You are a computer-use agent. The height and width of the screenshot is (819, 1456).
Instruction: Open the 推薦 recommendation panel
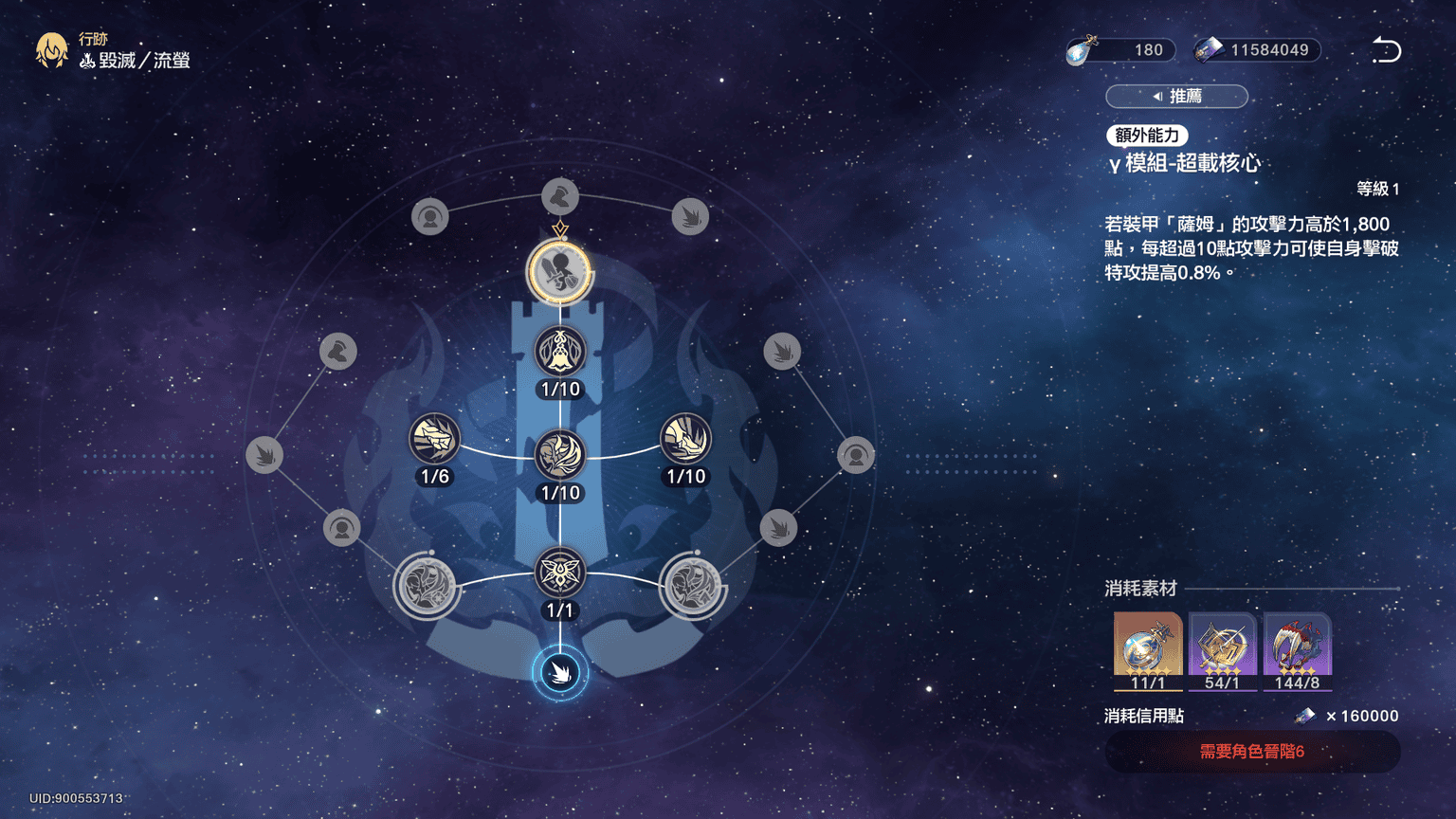tap(1176, 97)
